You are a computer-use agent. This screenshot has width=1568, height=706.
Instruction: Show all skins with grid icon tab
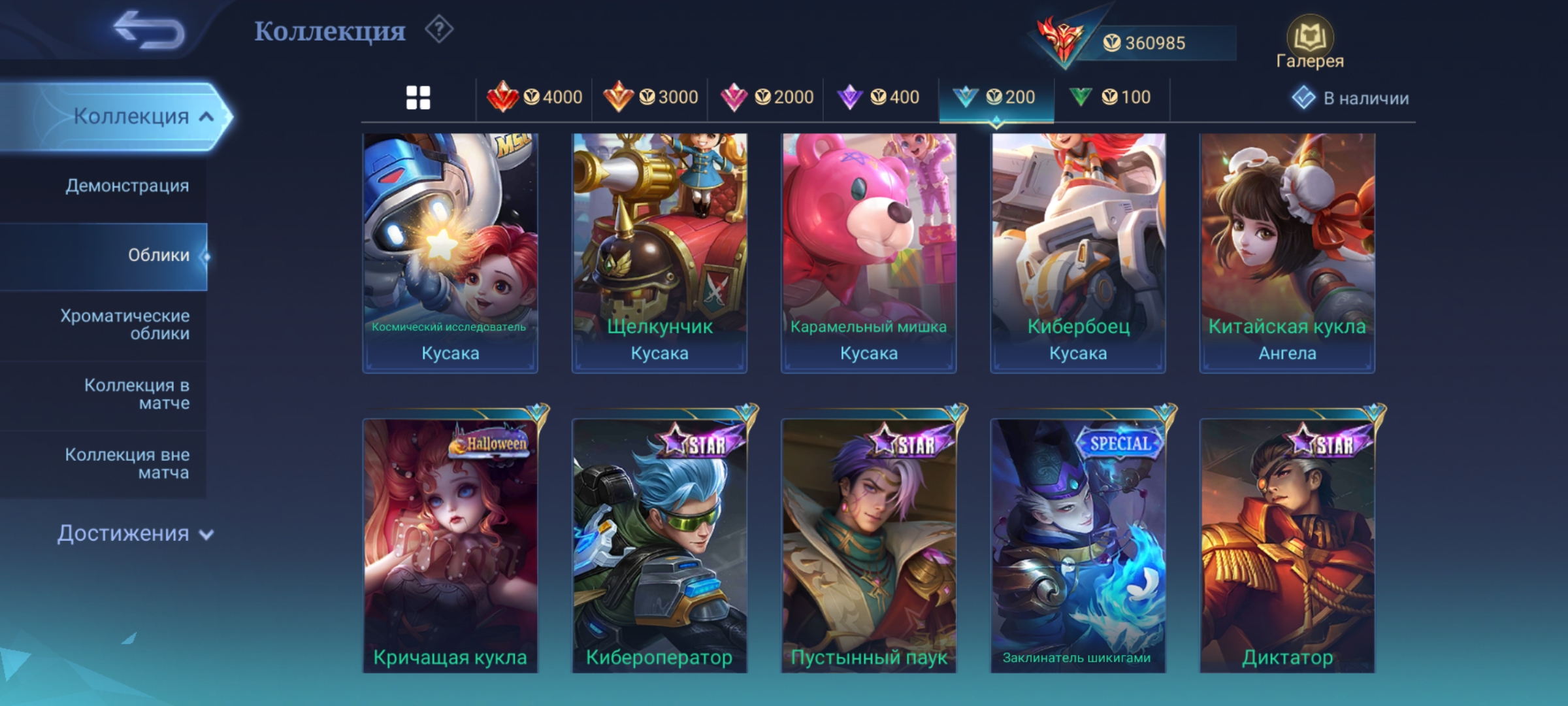(418, 98)
